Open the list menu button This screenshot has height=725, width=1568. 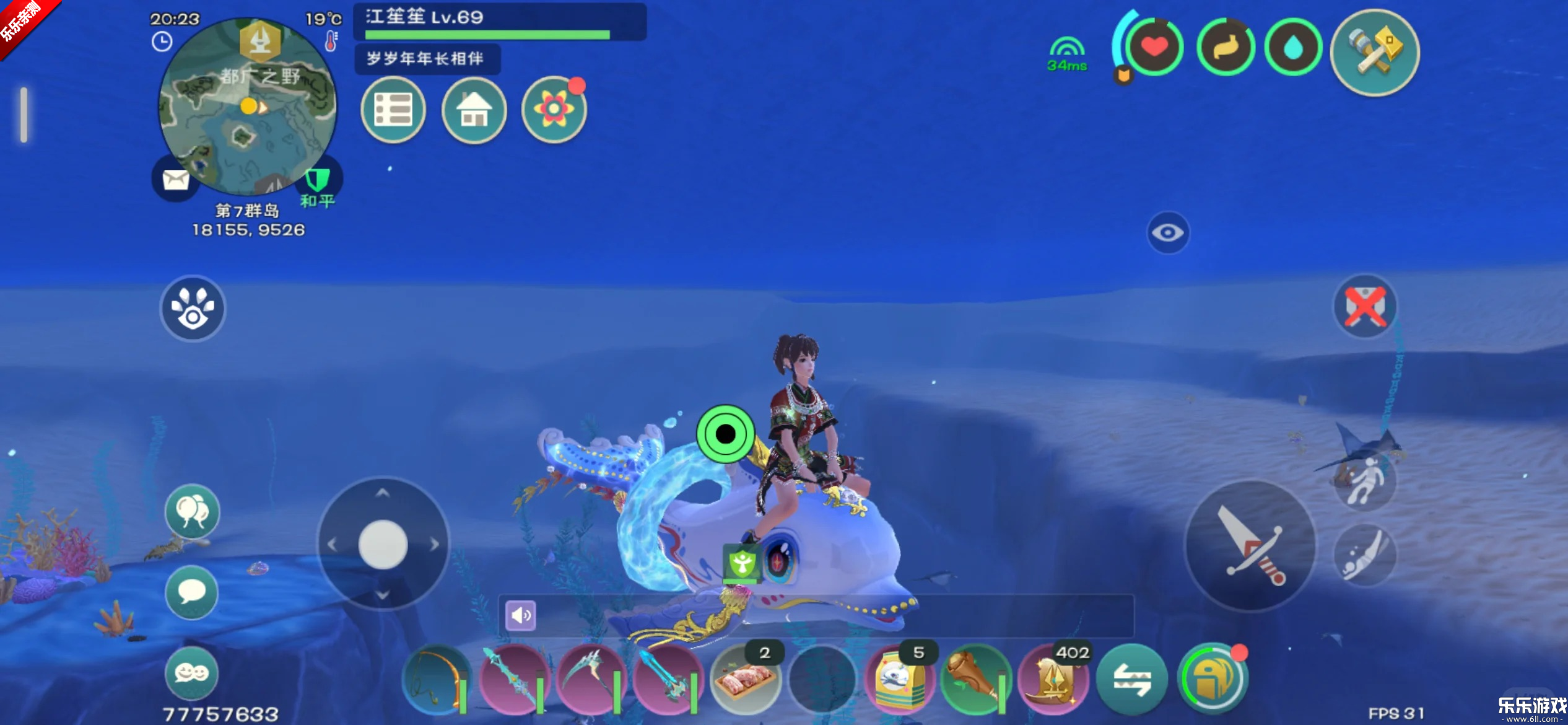(393, 110)
